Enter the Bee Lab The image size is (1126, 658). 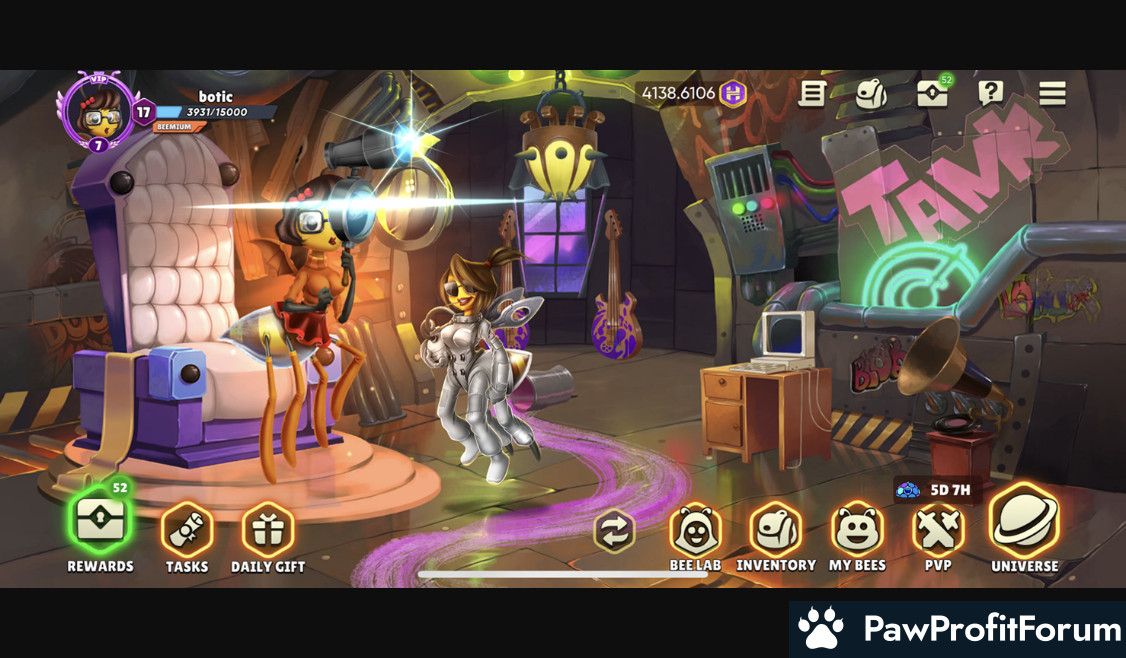click(695, 530)
